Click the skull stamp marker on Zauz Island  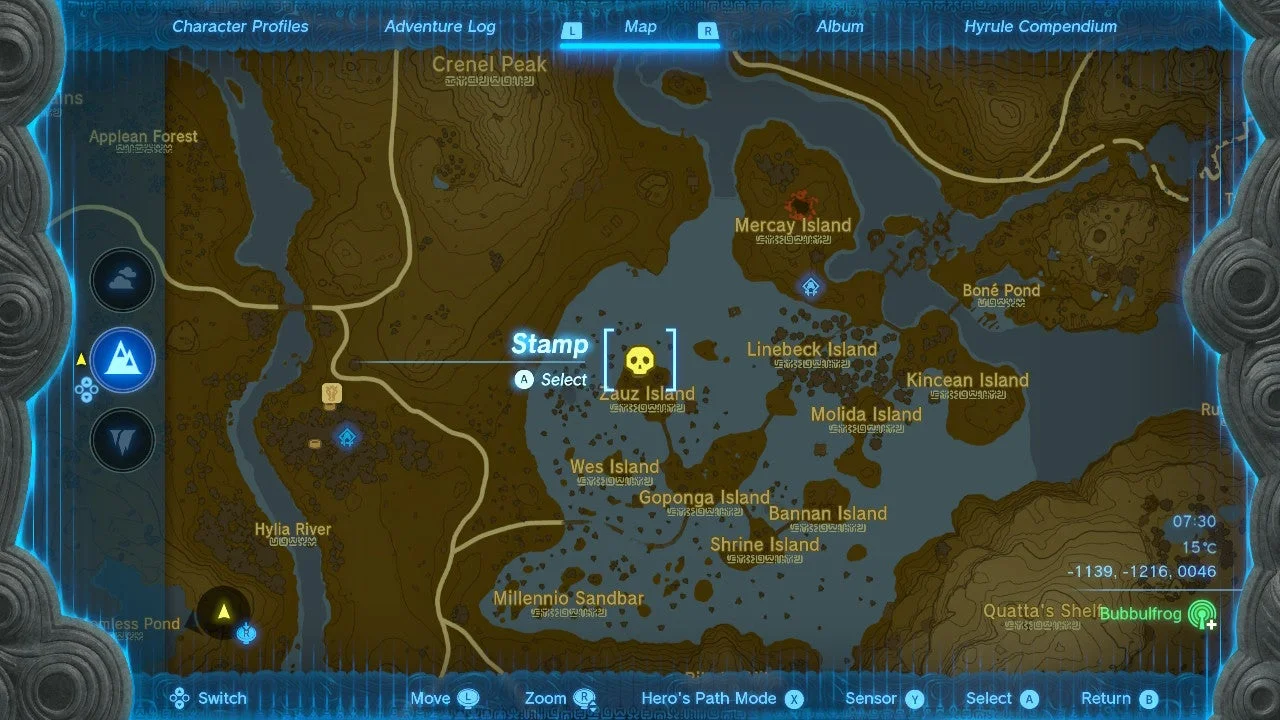pyautogui.click(x=640, y=362)
